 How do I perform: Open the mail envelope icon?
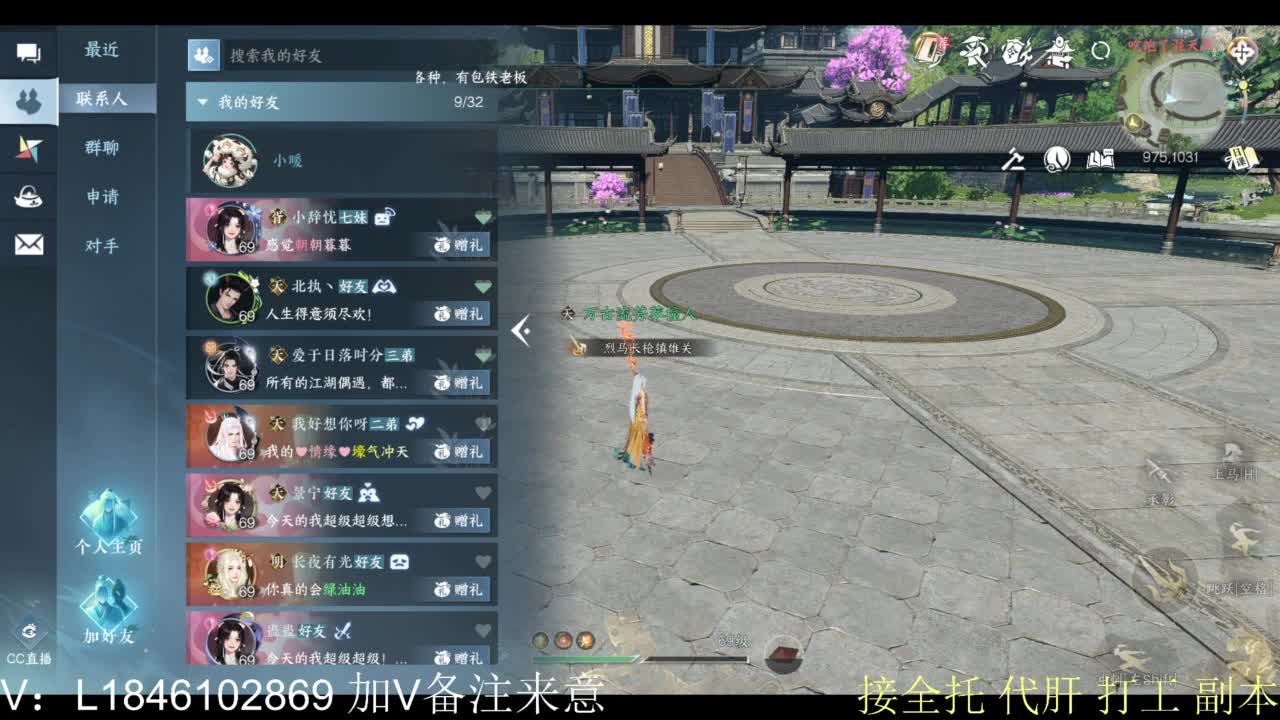(29, 243)
